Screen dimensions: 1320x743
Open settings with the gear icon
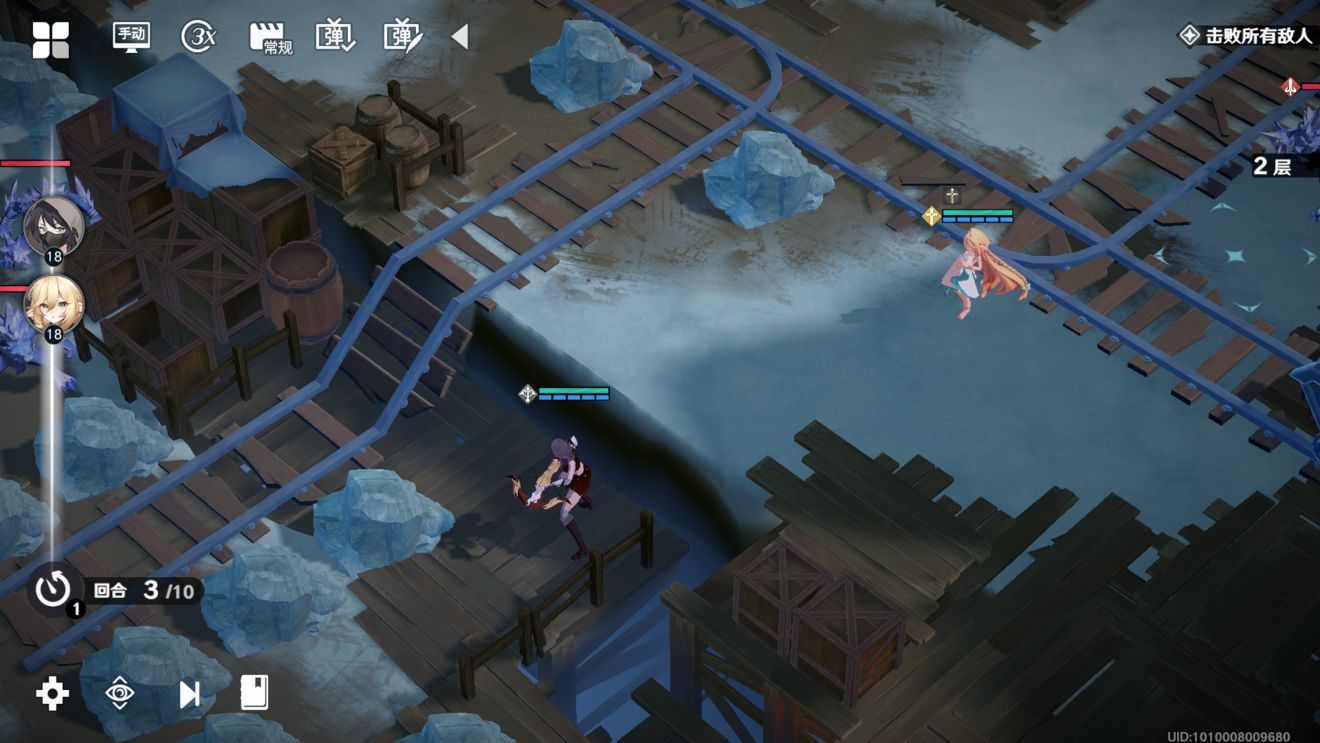coord(52,693)
